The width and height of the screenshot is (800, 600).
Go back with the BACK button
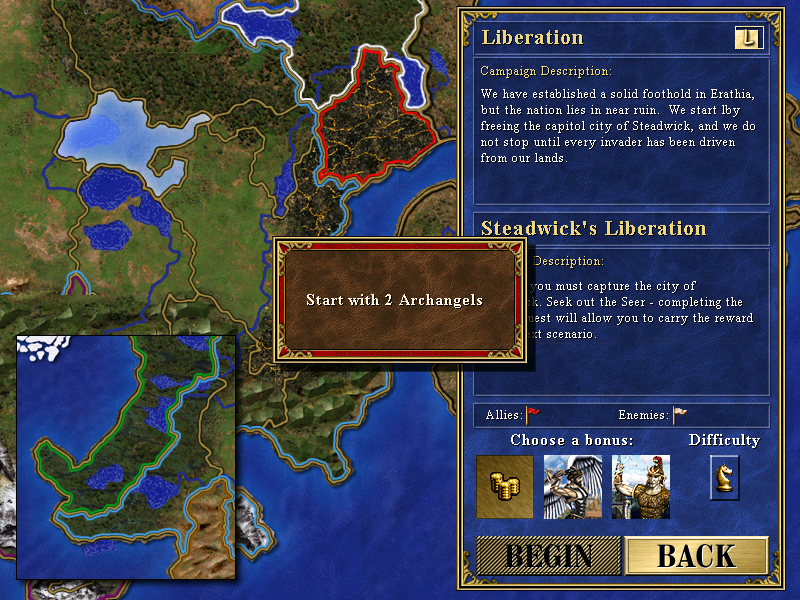[x=696, y=556]
